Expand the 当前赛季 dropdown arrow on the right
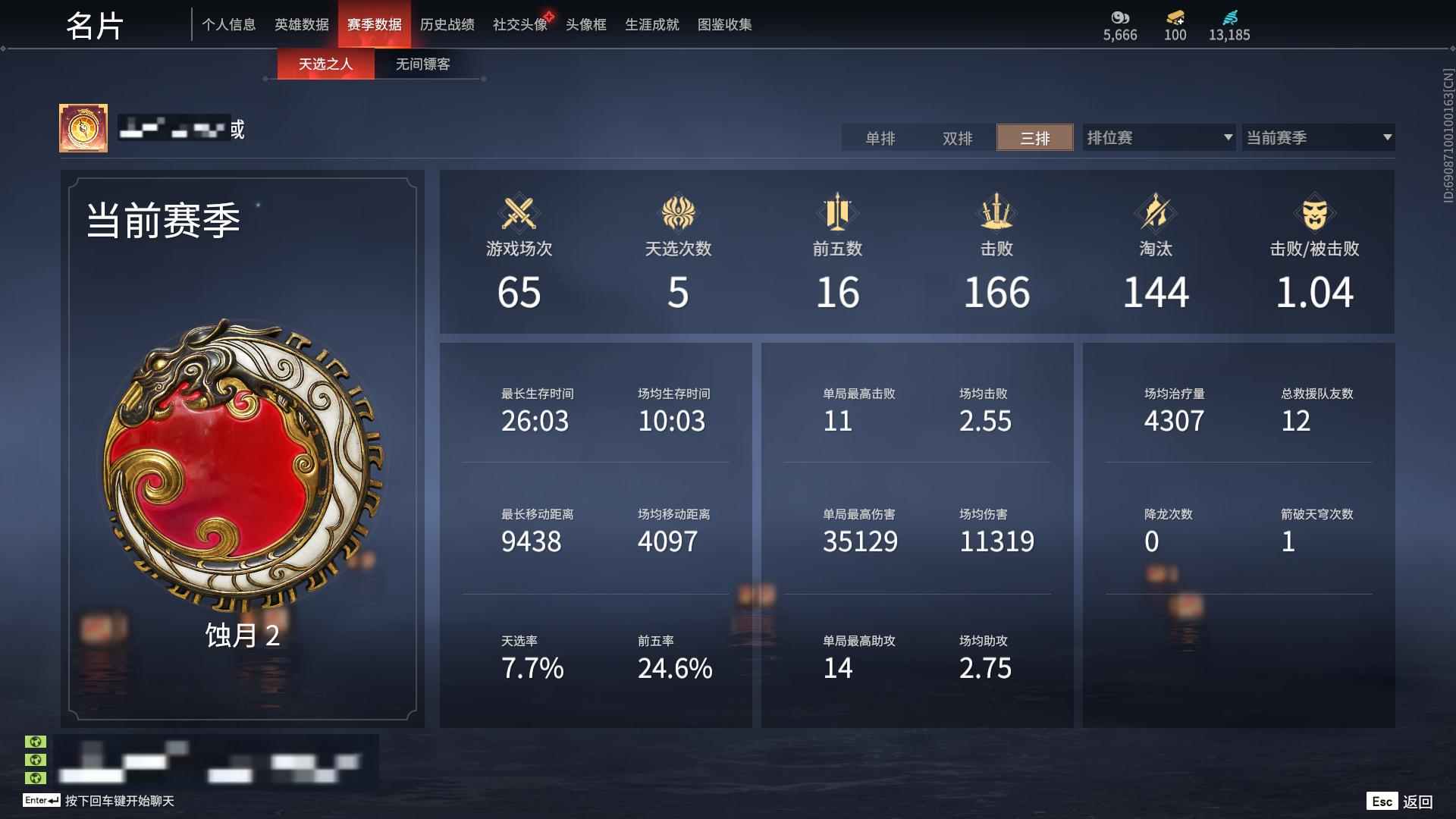Screen dimensions: 1456x819 1387,138
